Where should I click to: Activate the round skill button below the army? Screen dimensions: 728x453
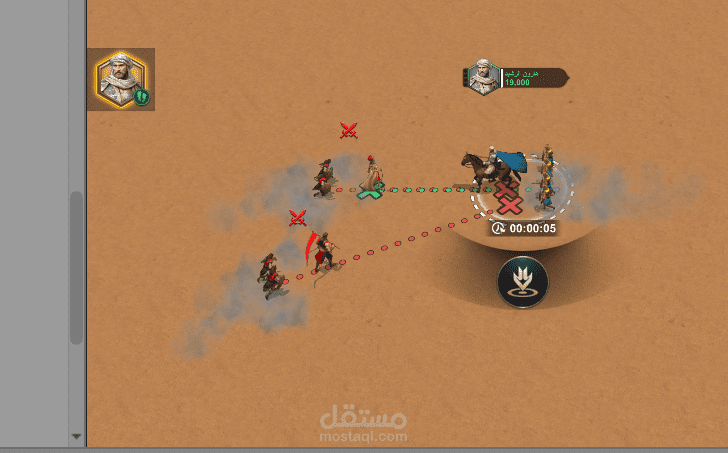[x=522, y=282]
